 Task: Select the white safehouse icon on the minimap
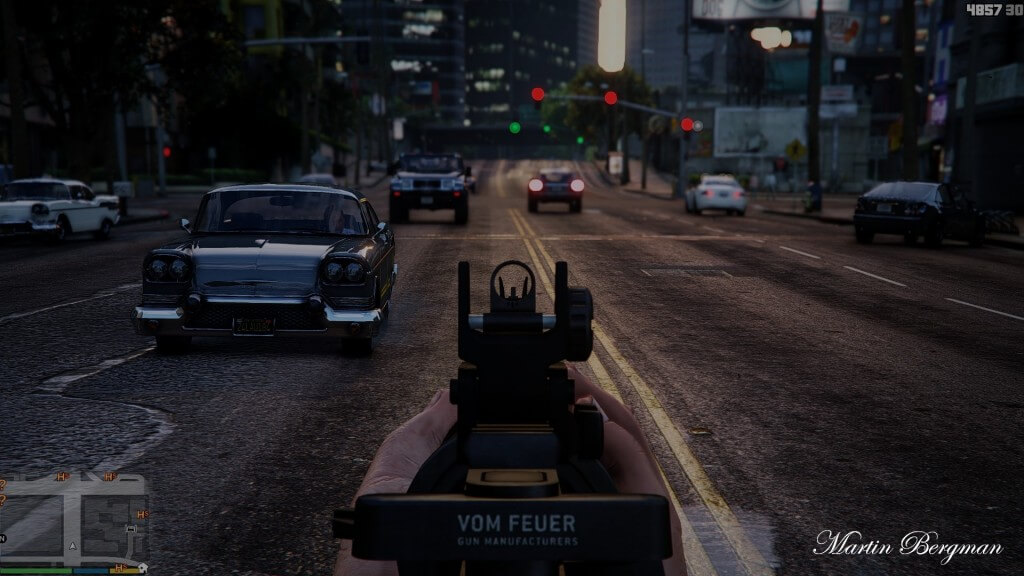[x=143, y=567]
